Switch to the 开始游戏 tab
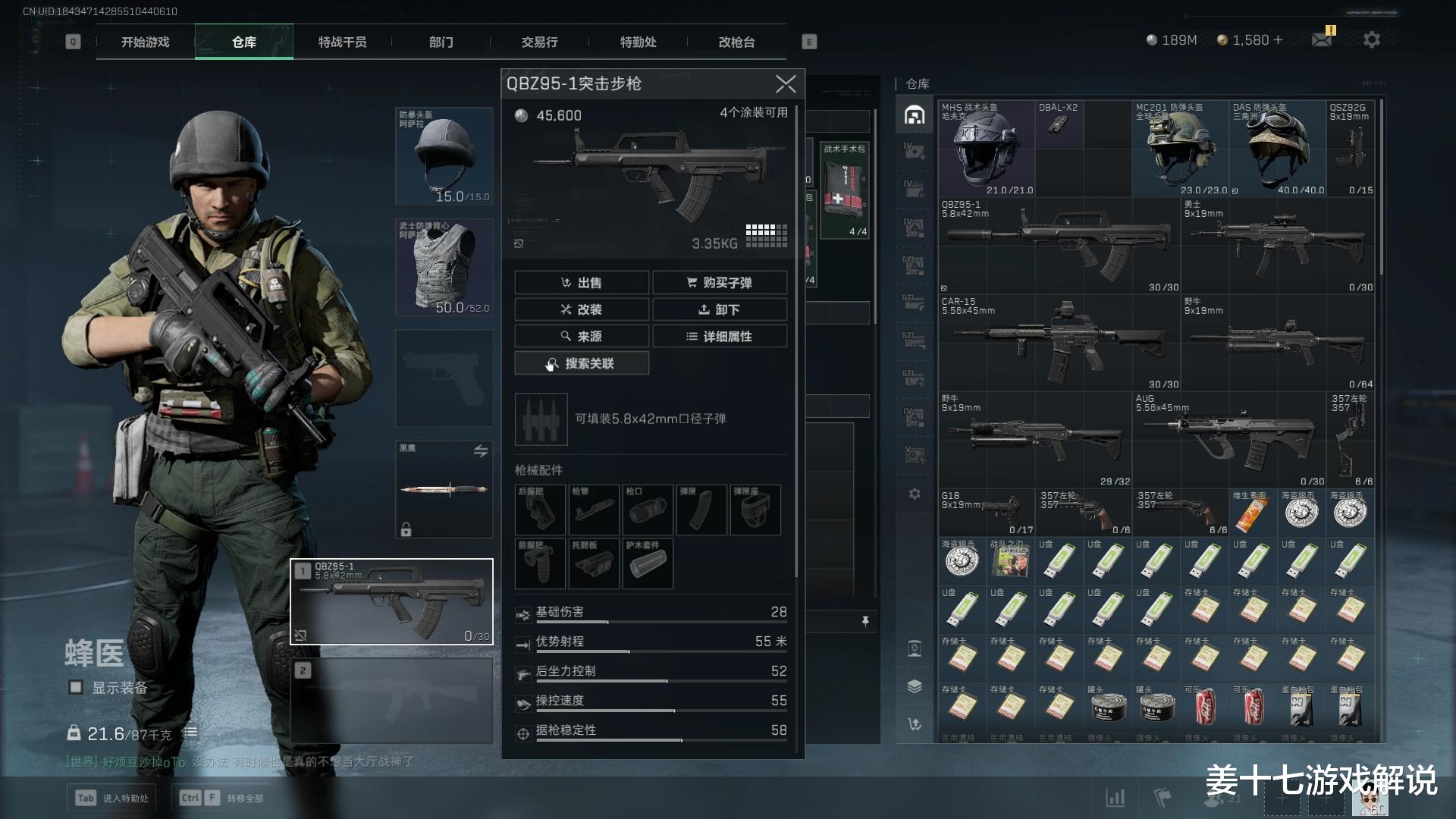1456x819 pixels. click(146, 42)
